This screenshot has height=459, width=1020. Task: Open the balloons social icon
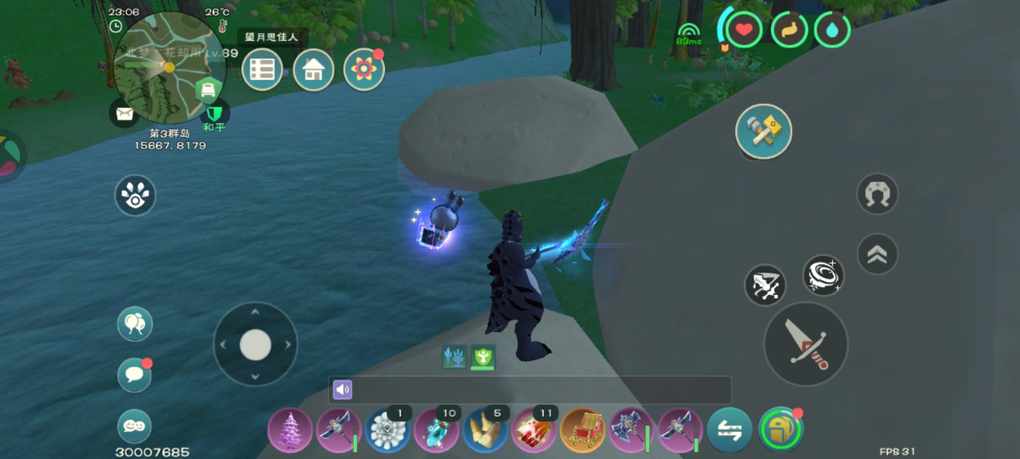tap(135, 324)
